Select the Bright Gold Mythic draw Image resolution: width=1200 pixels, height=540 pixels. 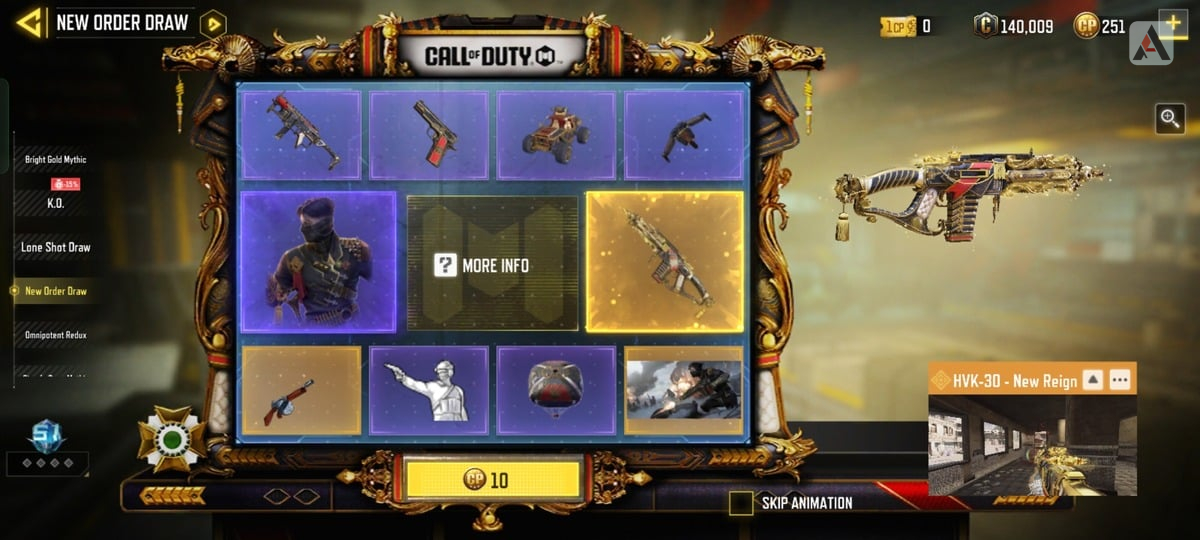point(56,159)
